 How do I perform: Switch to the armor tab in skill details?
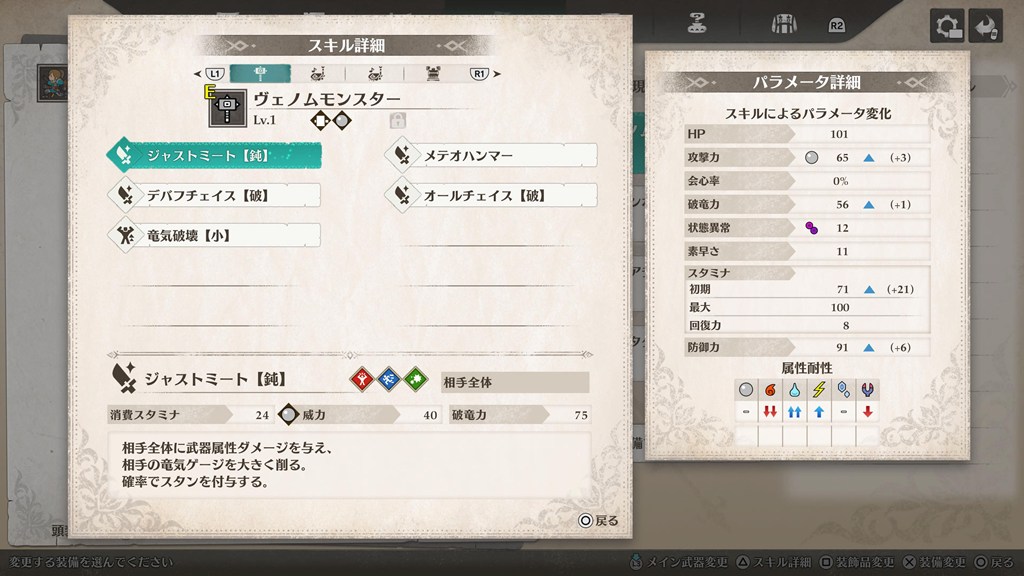[434, 73]
